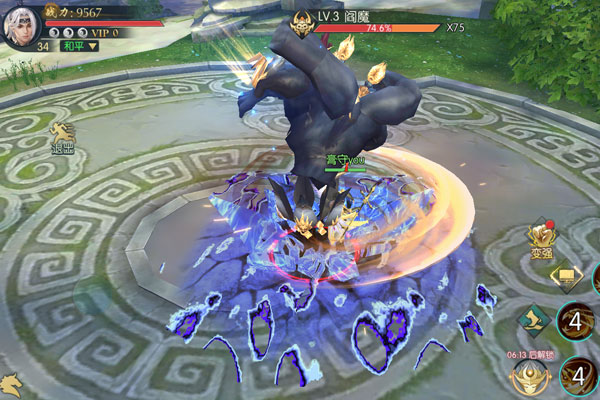
Task: Open the 变强 power-up fist icon
Action: click(x=543, y=238)
